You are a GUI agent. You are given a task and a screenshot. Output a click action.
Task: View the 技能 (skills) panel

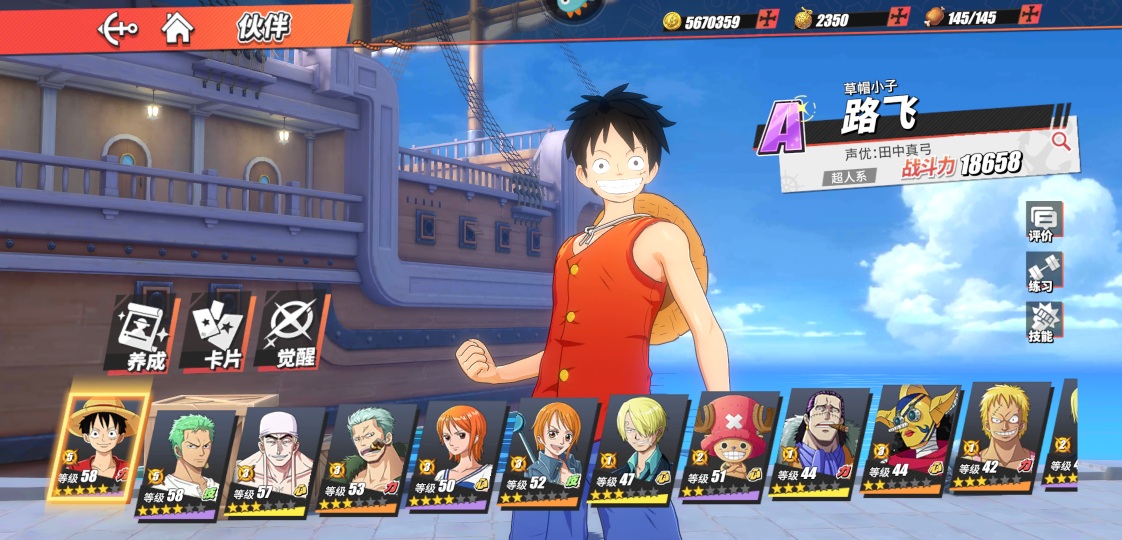(1044, 322)
